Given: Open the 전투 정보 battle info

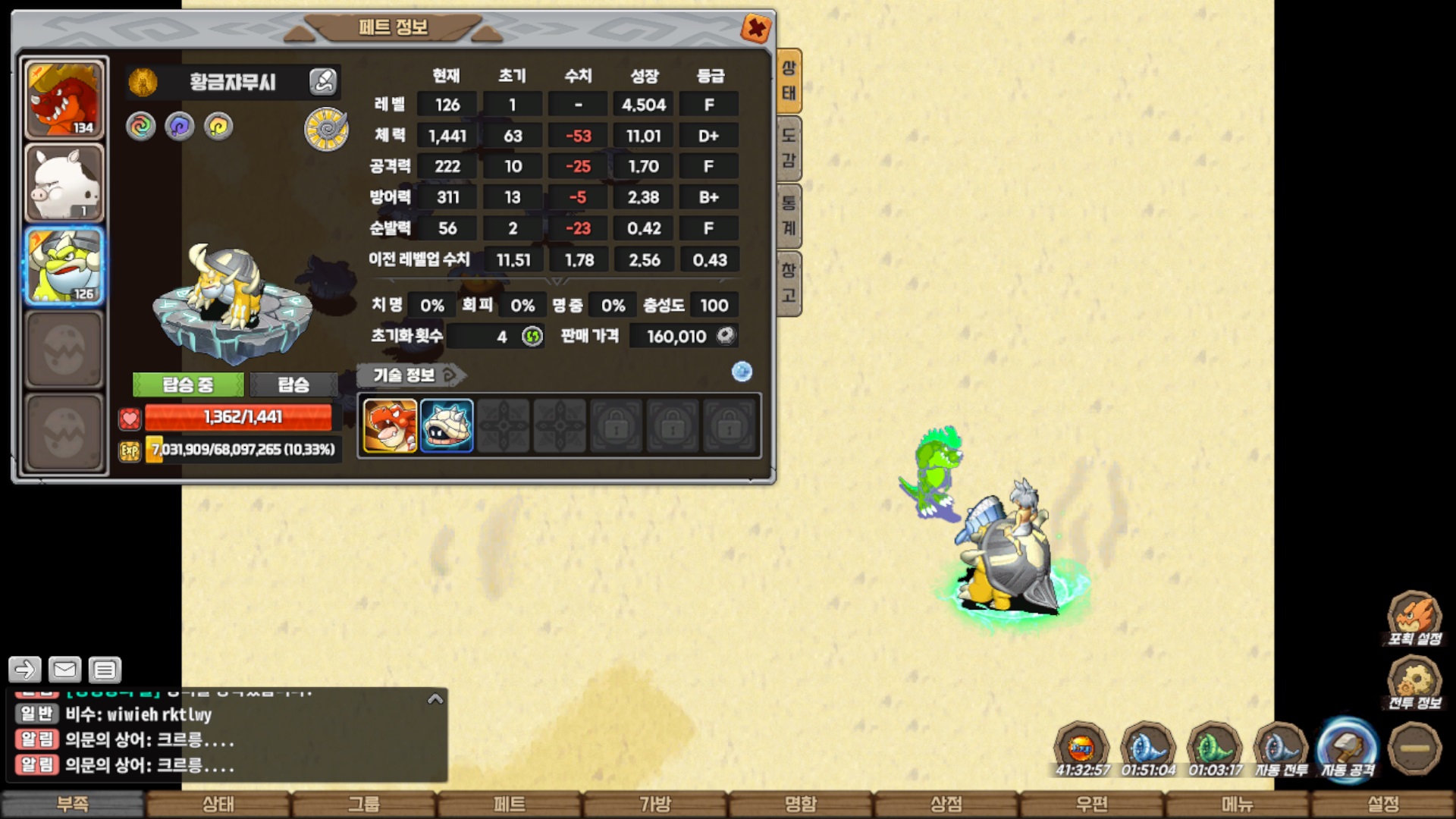Looking at the screenshot, I should tap(1414, 683).
